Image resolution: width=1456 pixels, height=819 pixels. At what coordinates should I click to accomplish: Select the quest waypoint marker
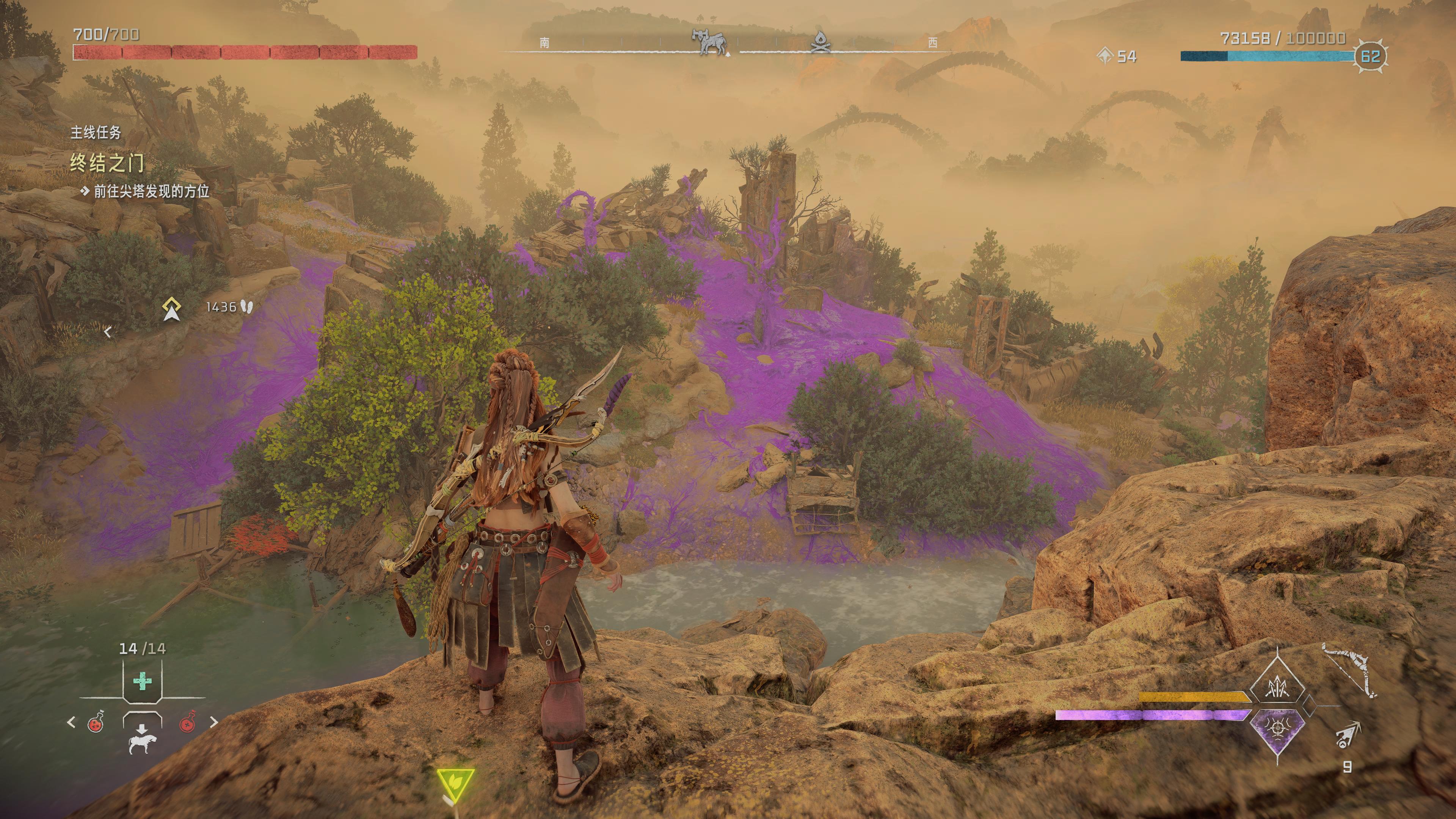click(x=171, y=309)
